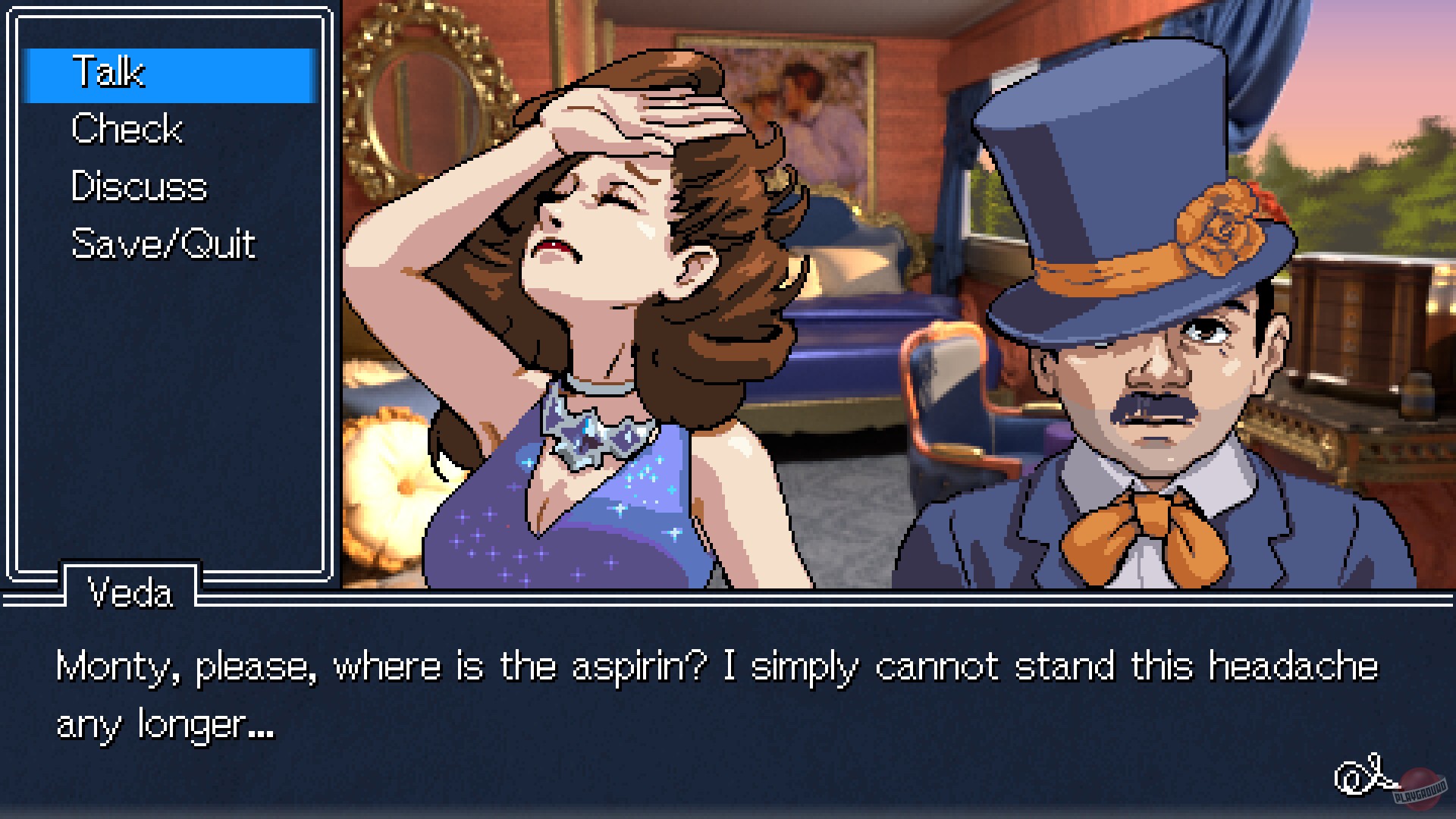Screen dimensions: 1456x819
Task: Advance the dialogue text box
Action: click(x=728, y=694)
